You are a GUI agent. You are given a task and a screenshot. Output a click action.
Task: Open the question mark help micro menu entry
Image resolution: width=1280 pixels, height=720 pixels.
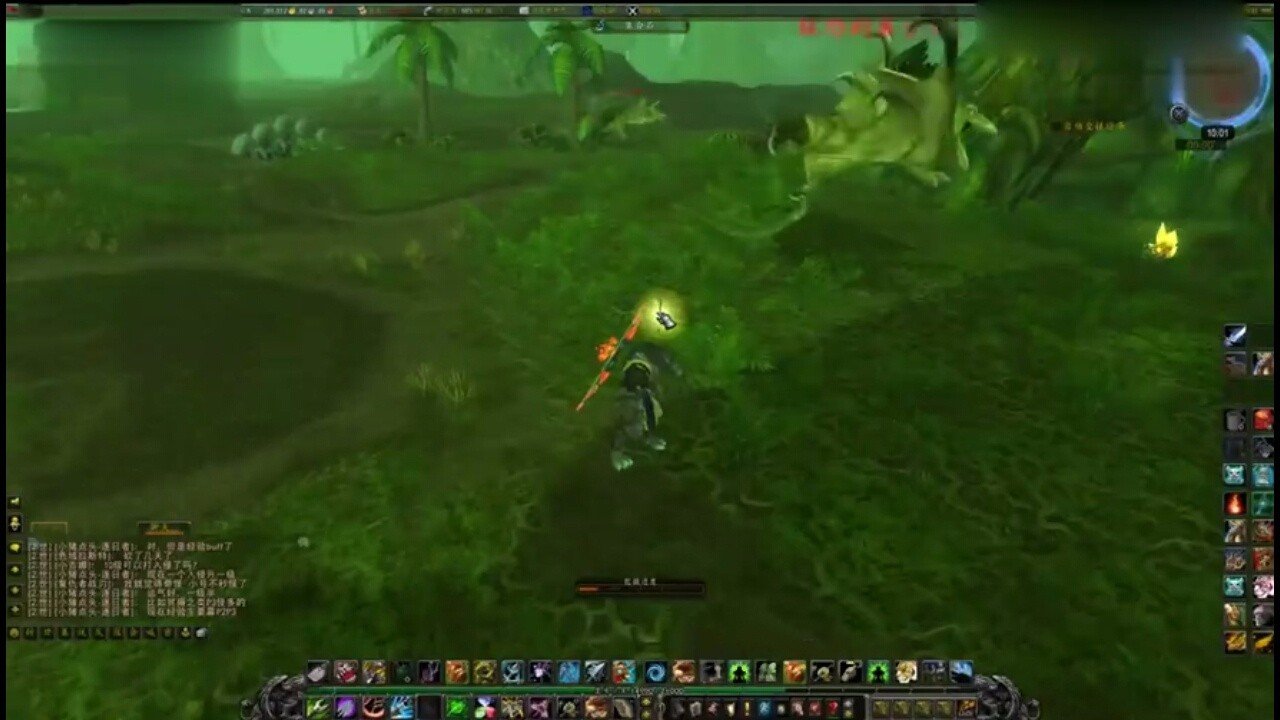[x=833, y=707]
